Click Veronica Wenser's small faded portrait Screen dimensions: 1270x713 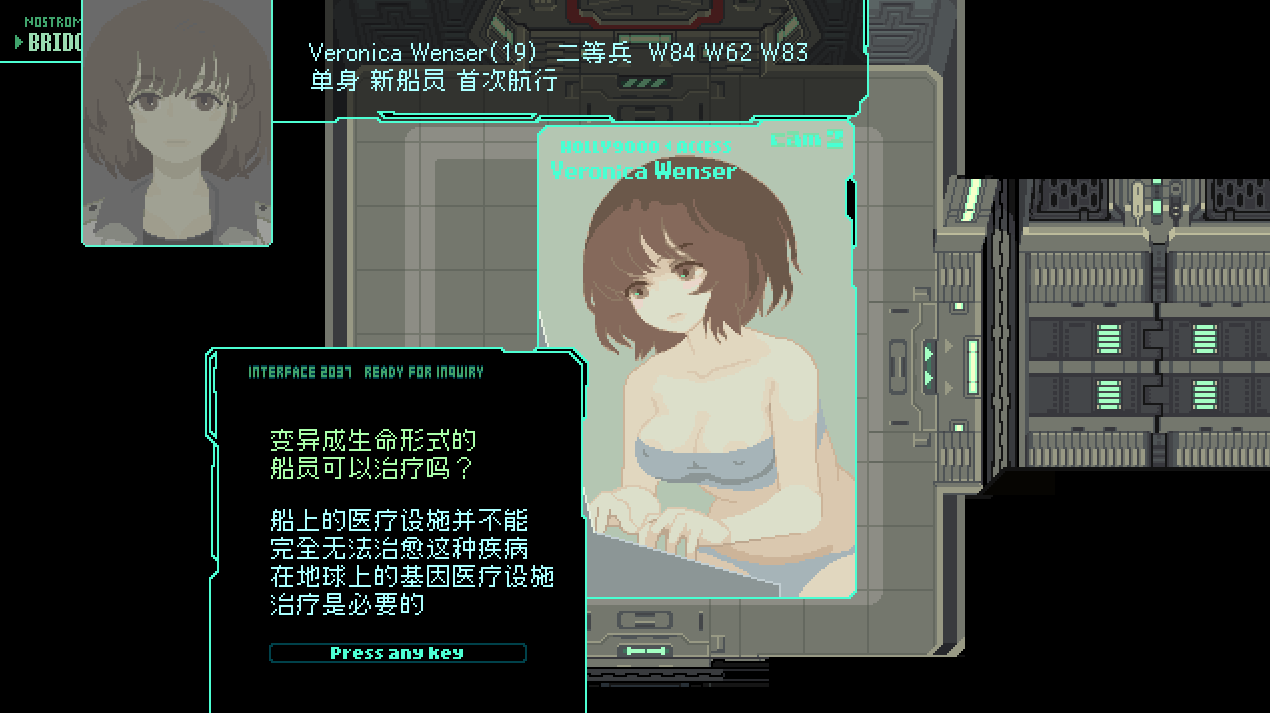[177, 120]
